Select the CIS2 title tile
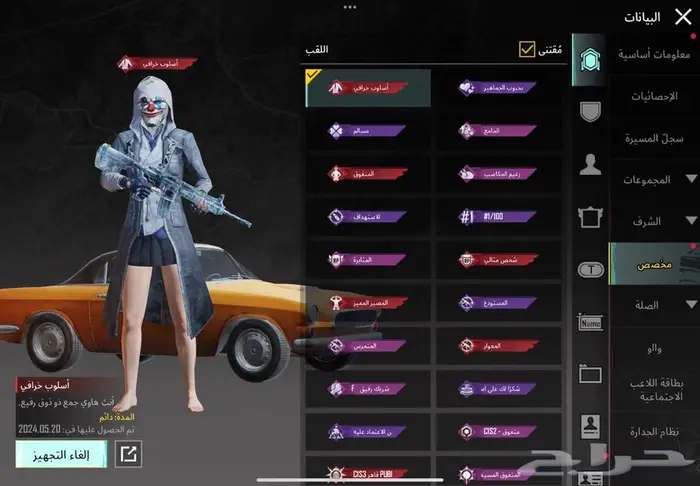Screen dimensions: 700x486 point(498,431)
